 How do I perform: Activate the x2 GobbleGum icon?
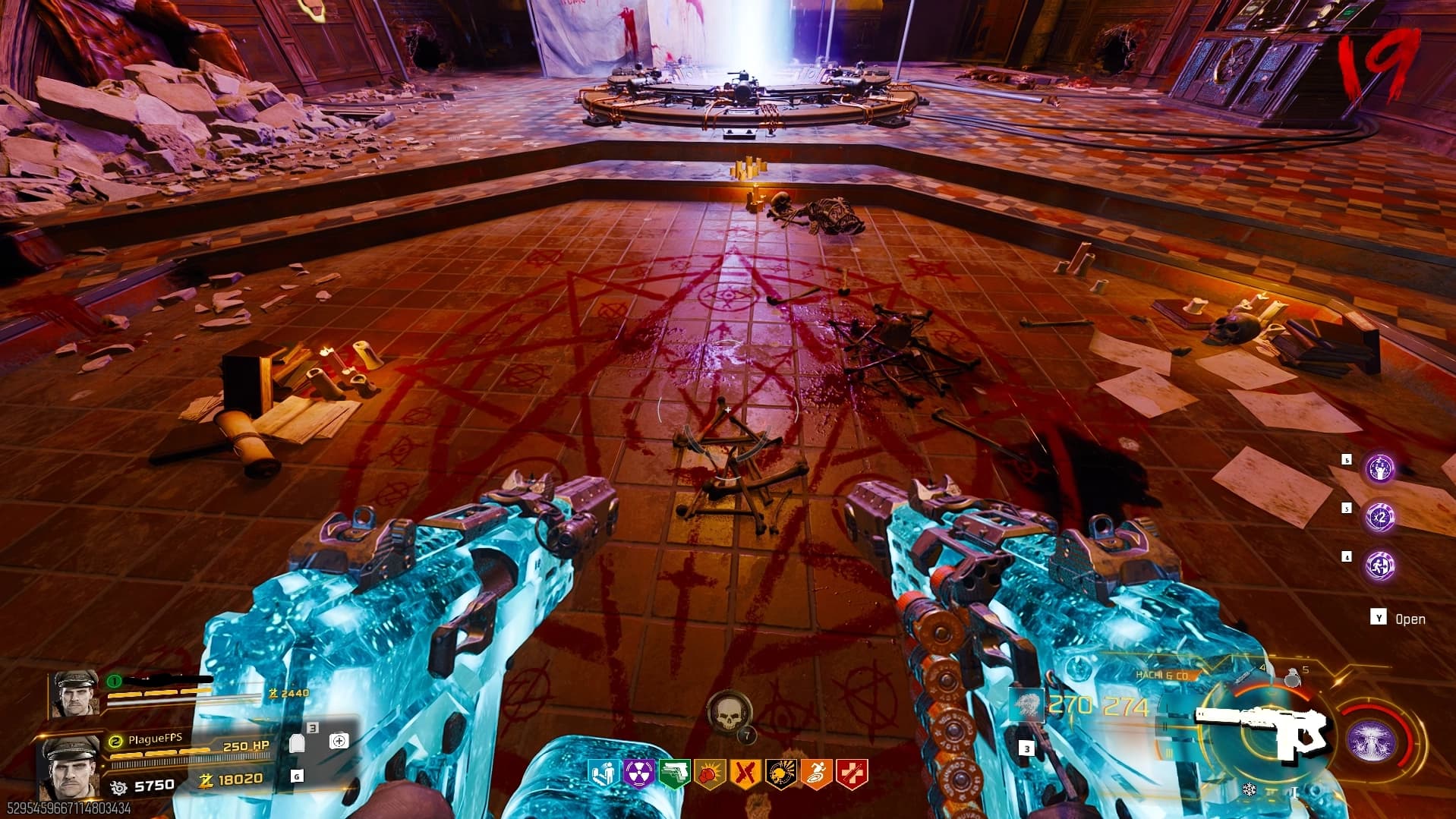pos(1379,517)
